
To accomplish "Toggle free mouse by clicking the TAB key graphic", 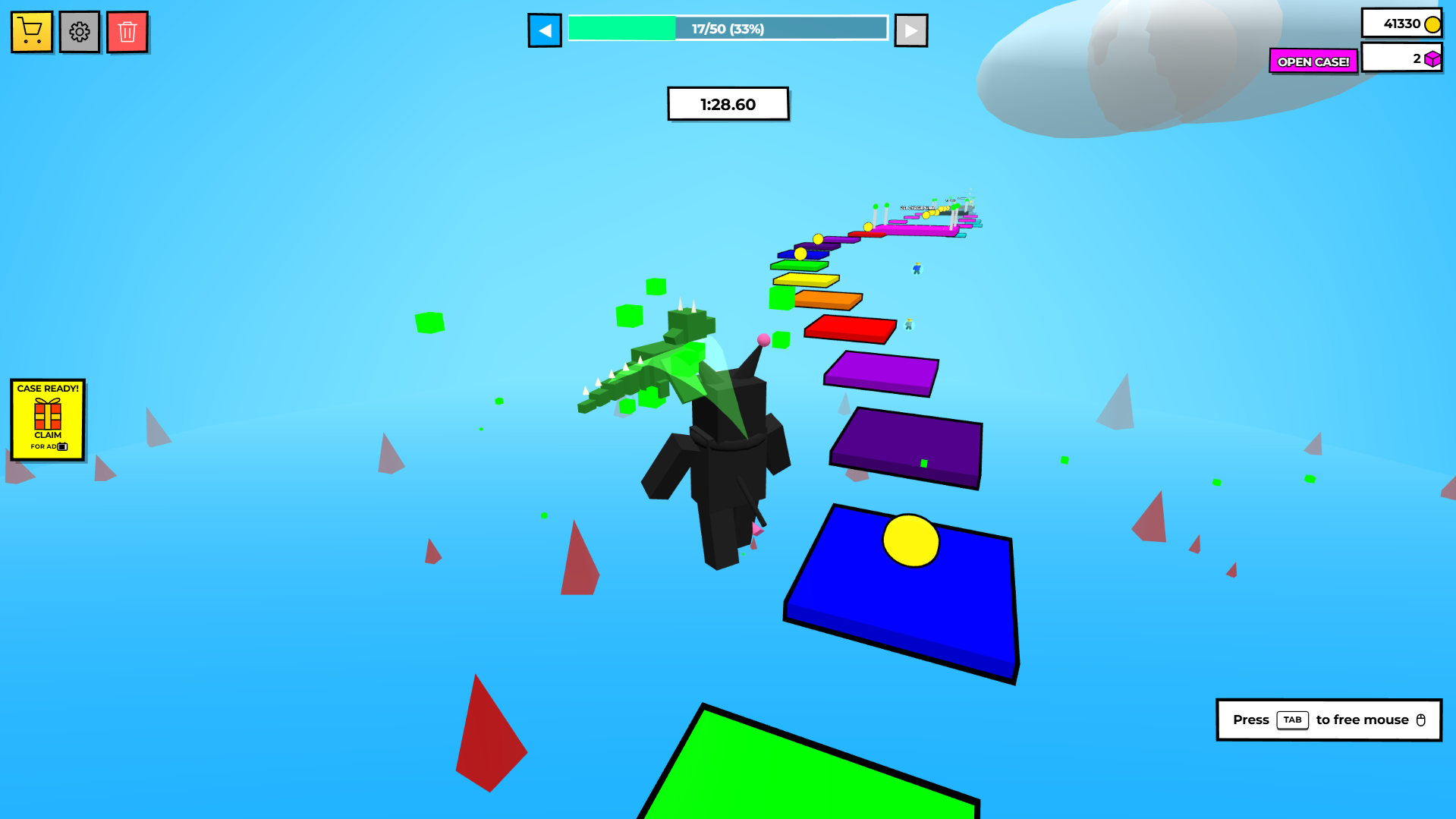I will 1293,720.
